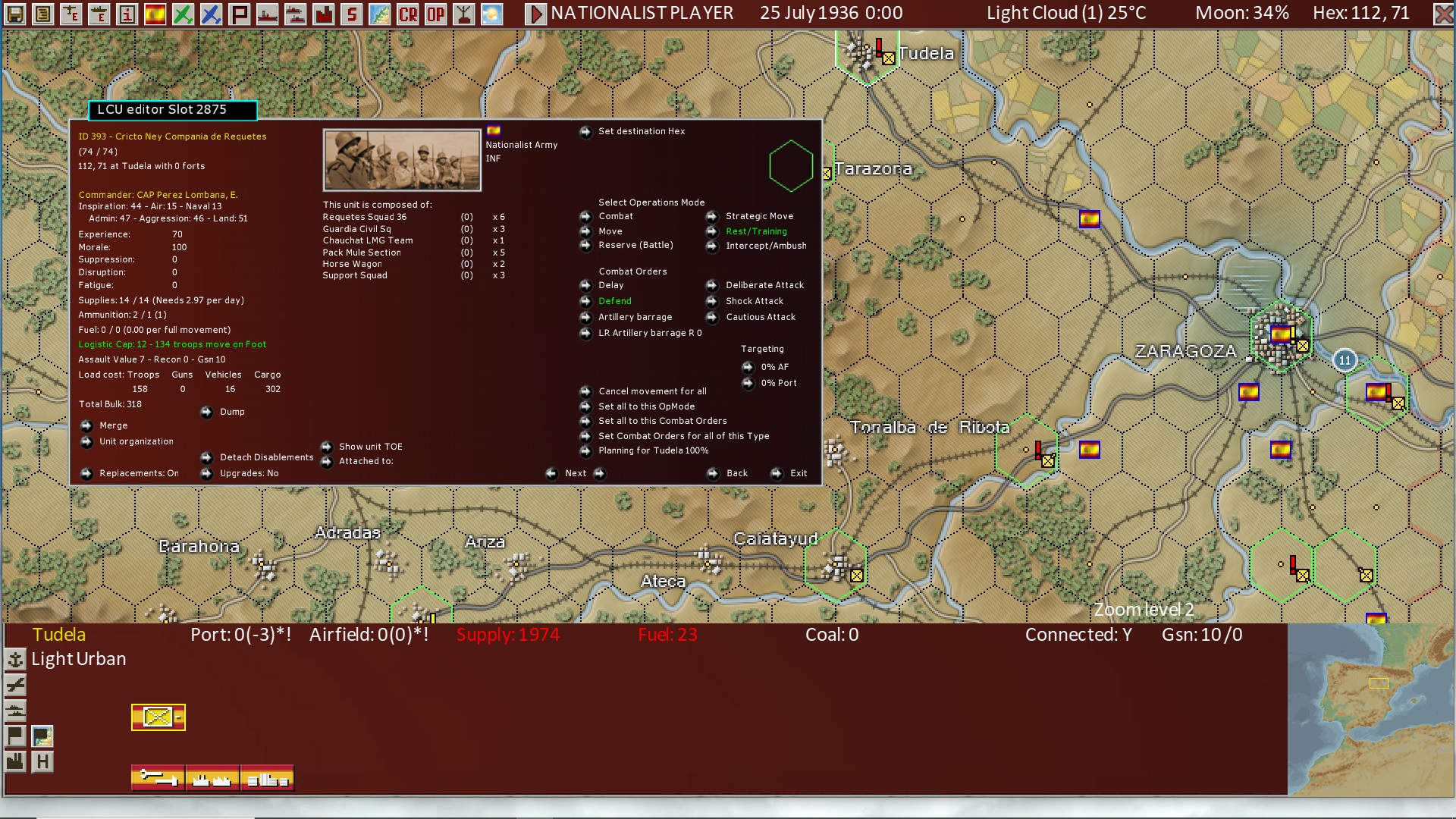1456x819 pixels.
Task: Toggle Upgrades setting for the unit
Action: pyautogui.click(x=250, y=472)
